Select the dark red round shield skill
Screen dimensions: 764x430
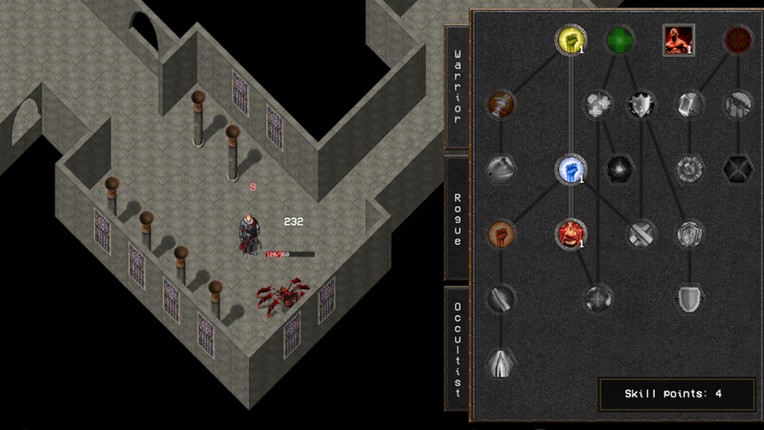pos(738,40)
